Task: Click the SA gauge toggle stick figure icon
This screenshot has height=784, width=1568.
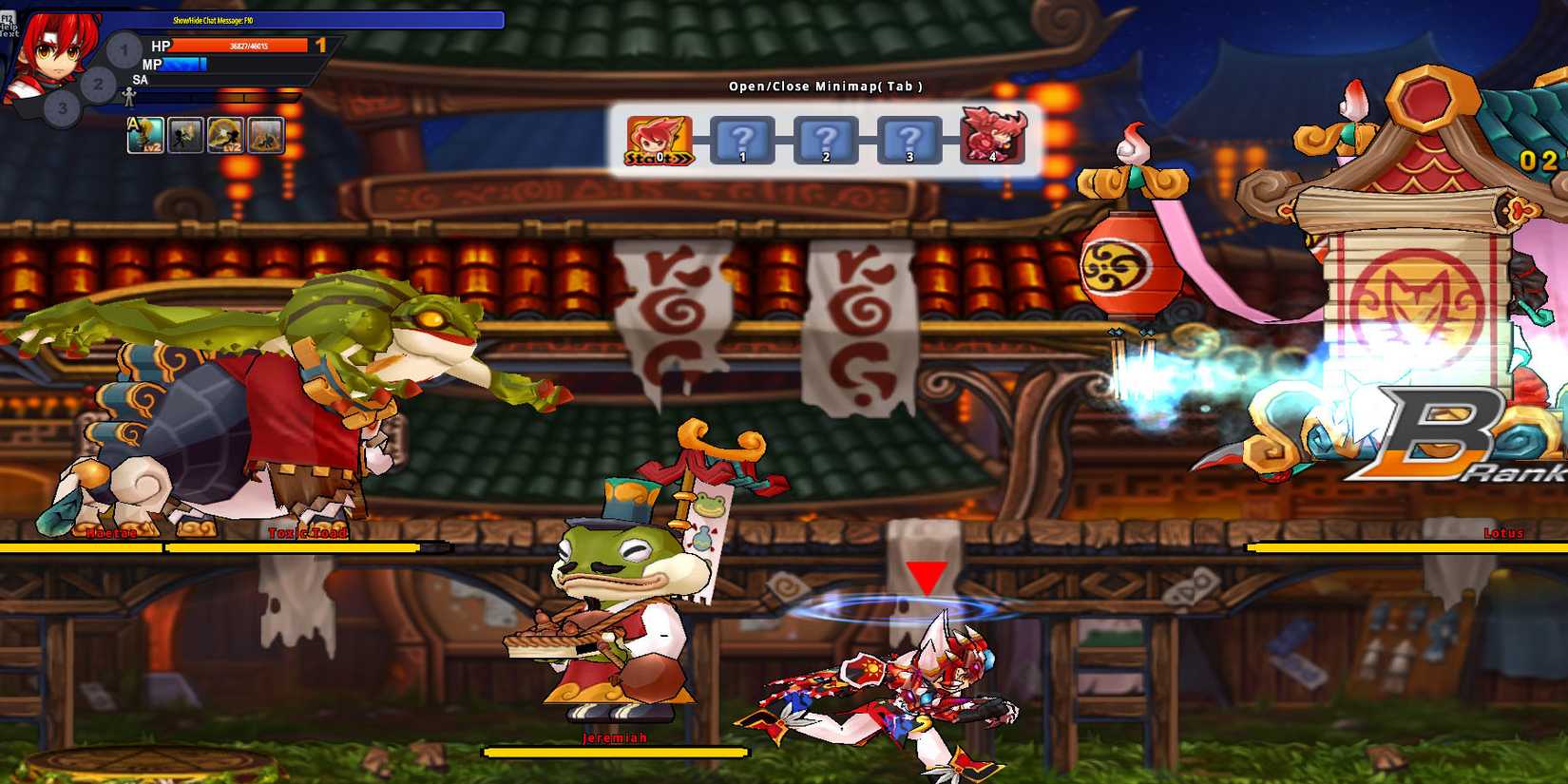Action: 128,95
